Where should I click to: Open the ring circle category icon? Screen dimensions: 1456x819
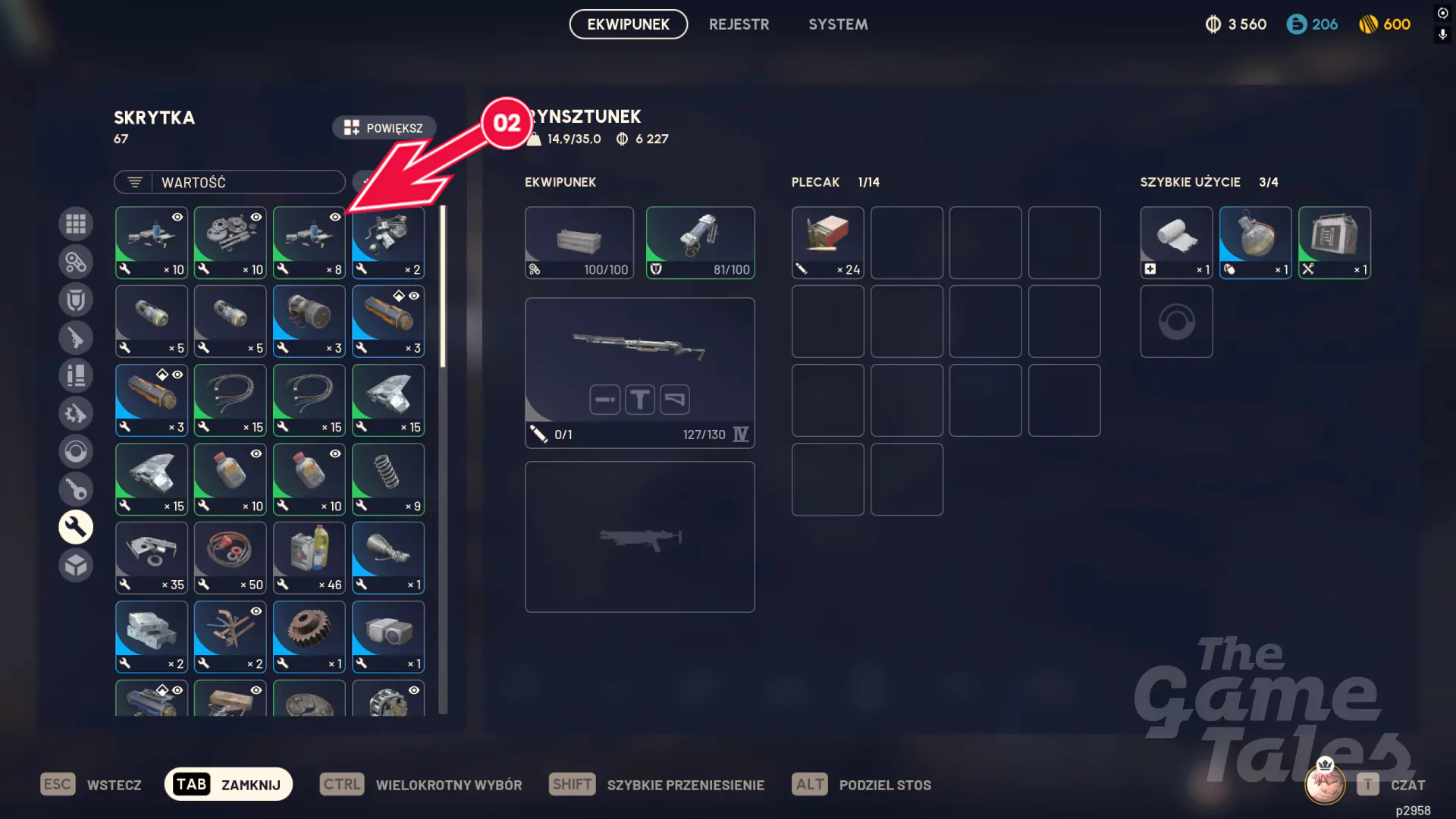point(76,451)
